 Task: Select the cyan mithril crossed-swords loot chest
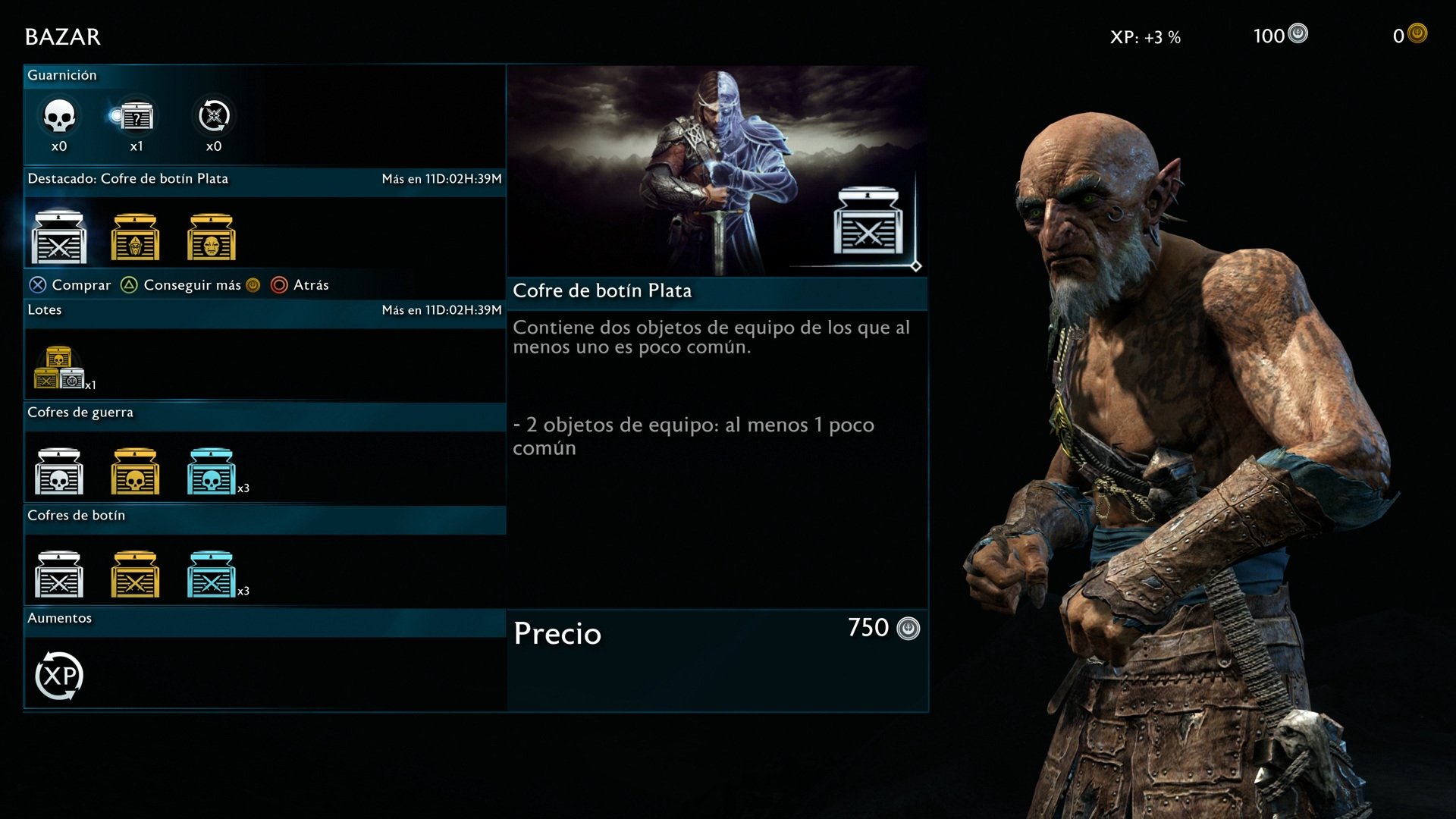point(212,575)
